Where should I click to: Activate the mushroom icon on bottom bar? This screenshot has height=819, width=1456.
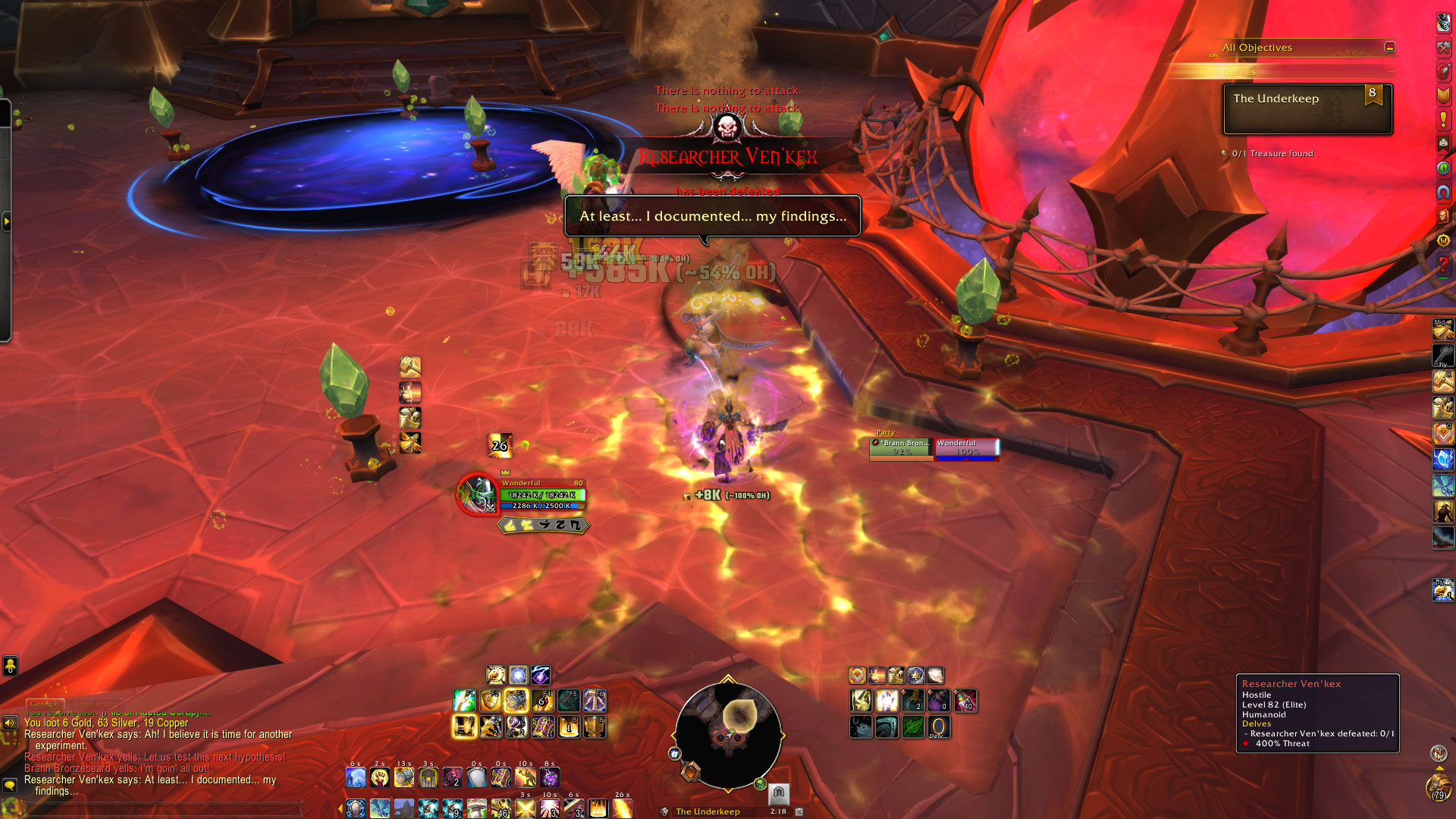476,808
